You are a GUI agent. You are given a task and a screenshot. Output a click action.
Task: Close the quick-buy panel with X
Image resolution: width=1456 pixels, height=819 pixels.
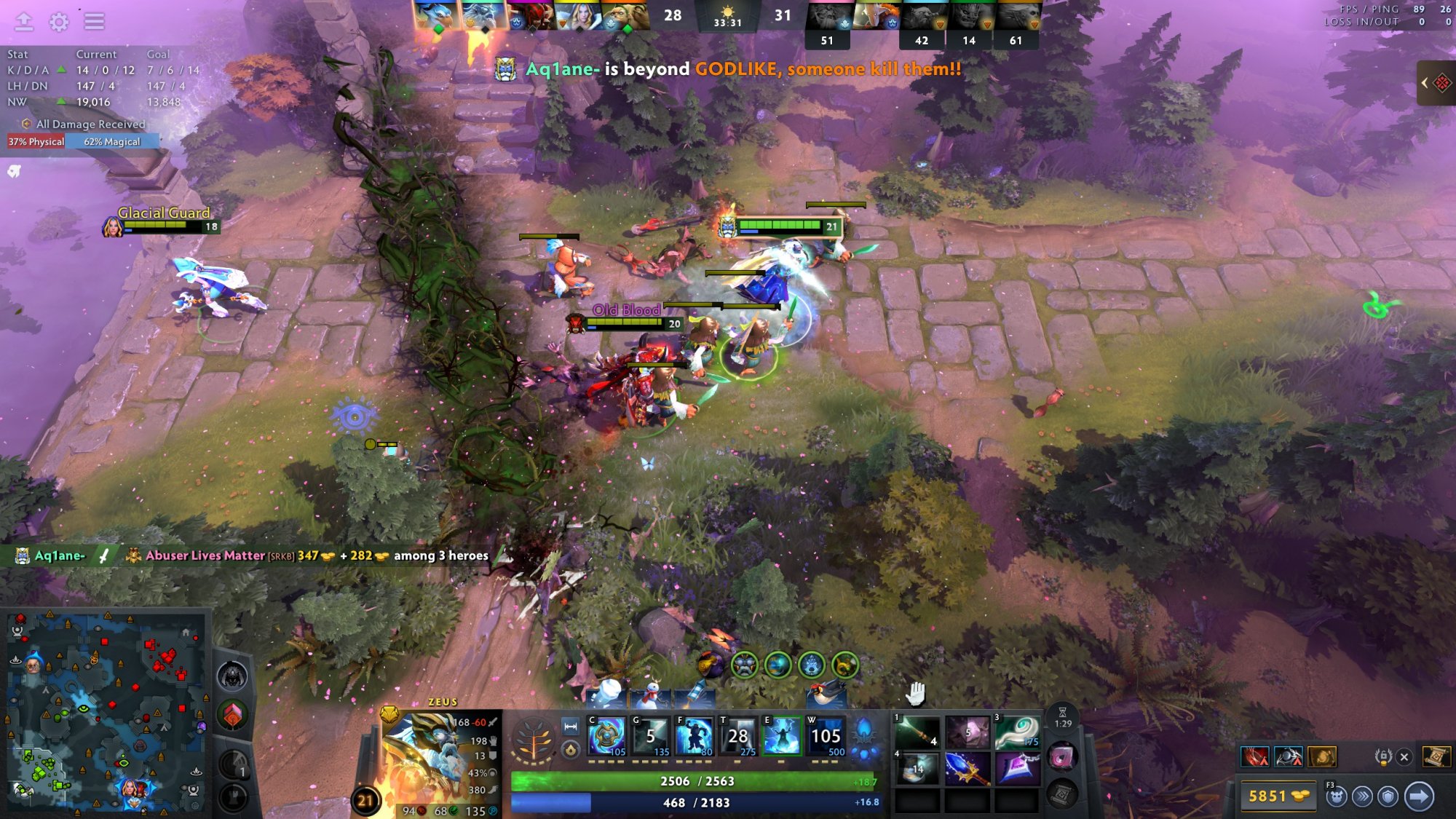1404,757
